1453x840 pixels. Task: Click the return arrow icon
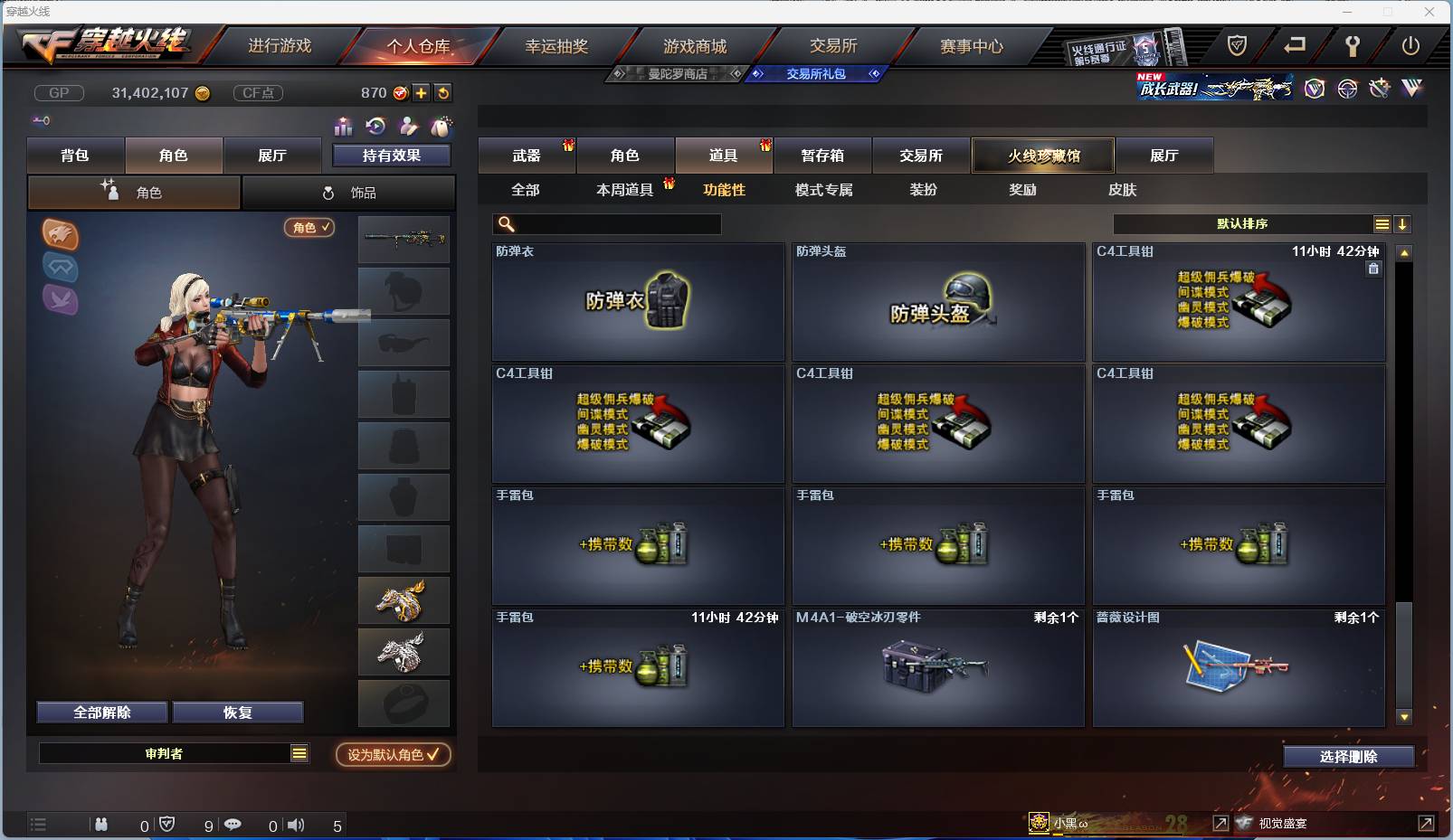1297,46
